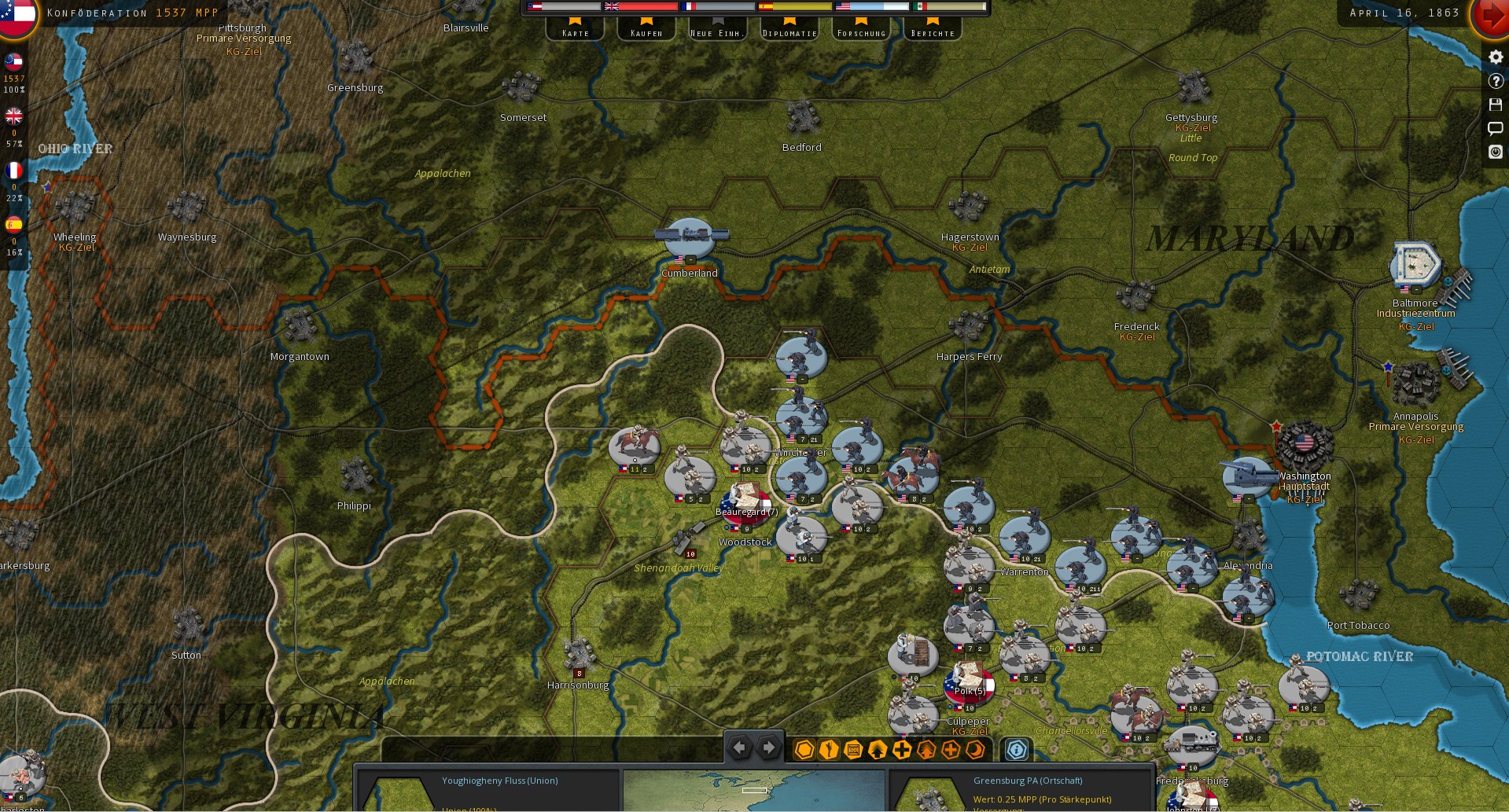
Task: Open the settings gear icon
Action: 1495,57
